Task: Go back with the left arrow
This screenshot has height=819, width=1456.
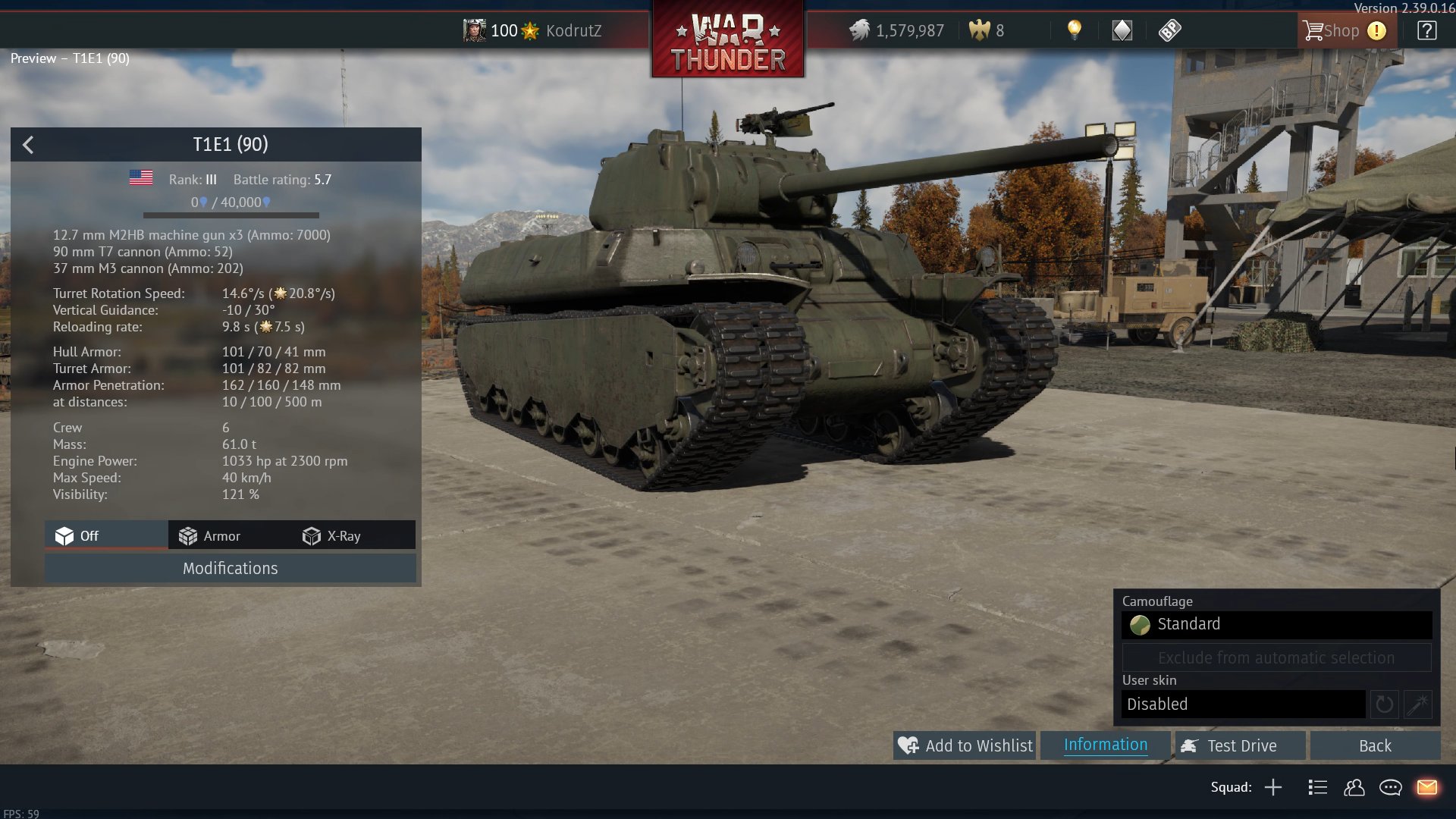Action: tap(28, 145)
